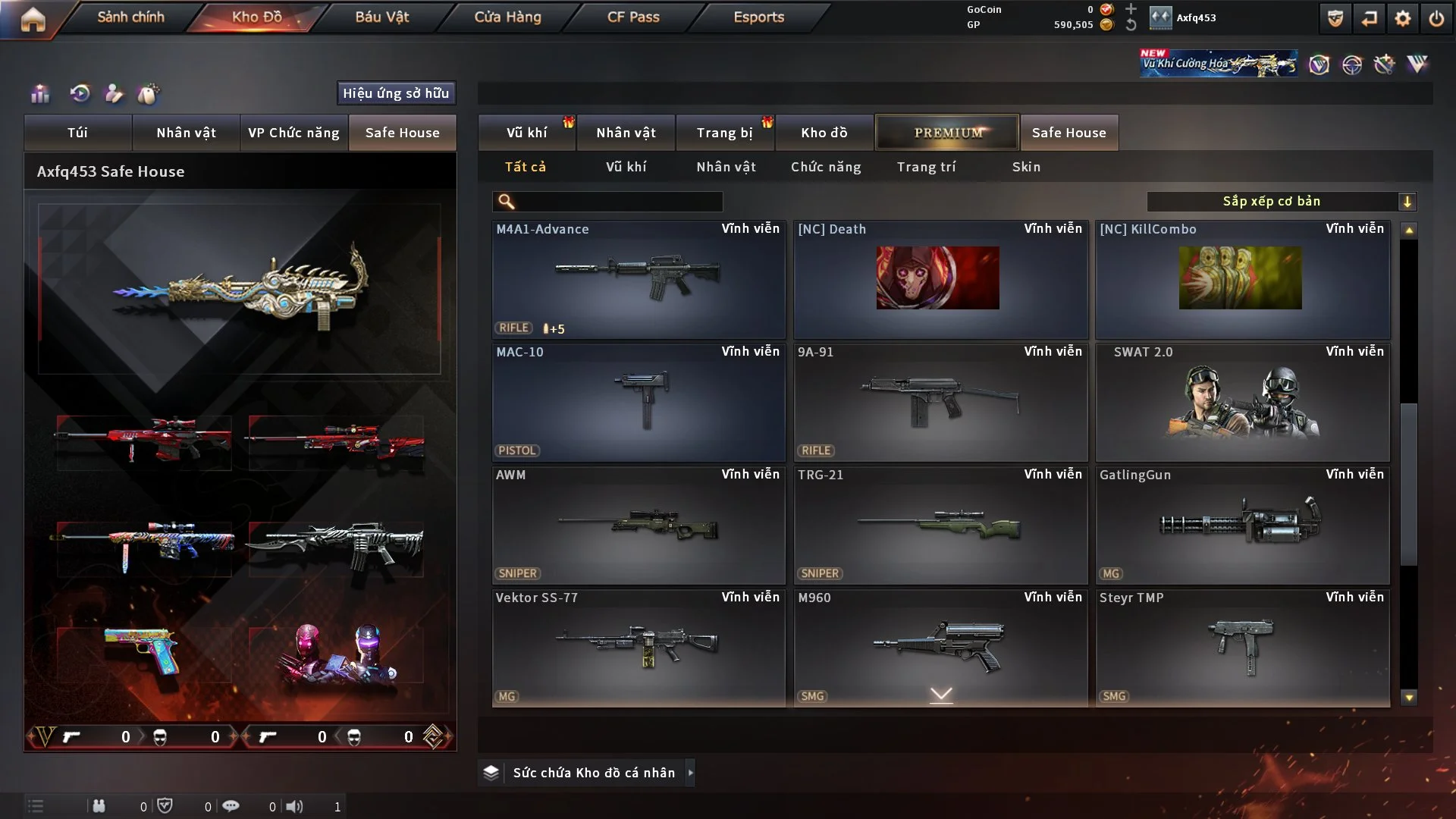
Task: Open the Vũ Khí Cường Hóa banner
Action: point(1217,64)
